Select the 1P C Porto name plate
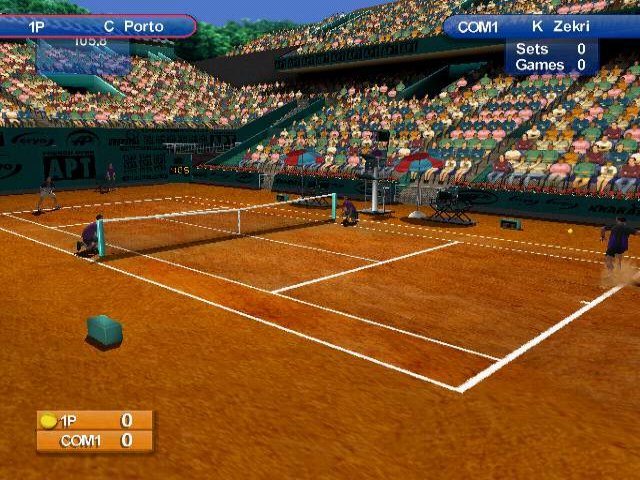The image size is (640, 480). [x=98, y=26]
